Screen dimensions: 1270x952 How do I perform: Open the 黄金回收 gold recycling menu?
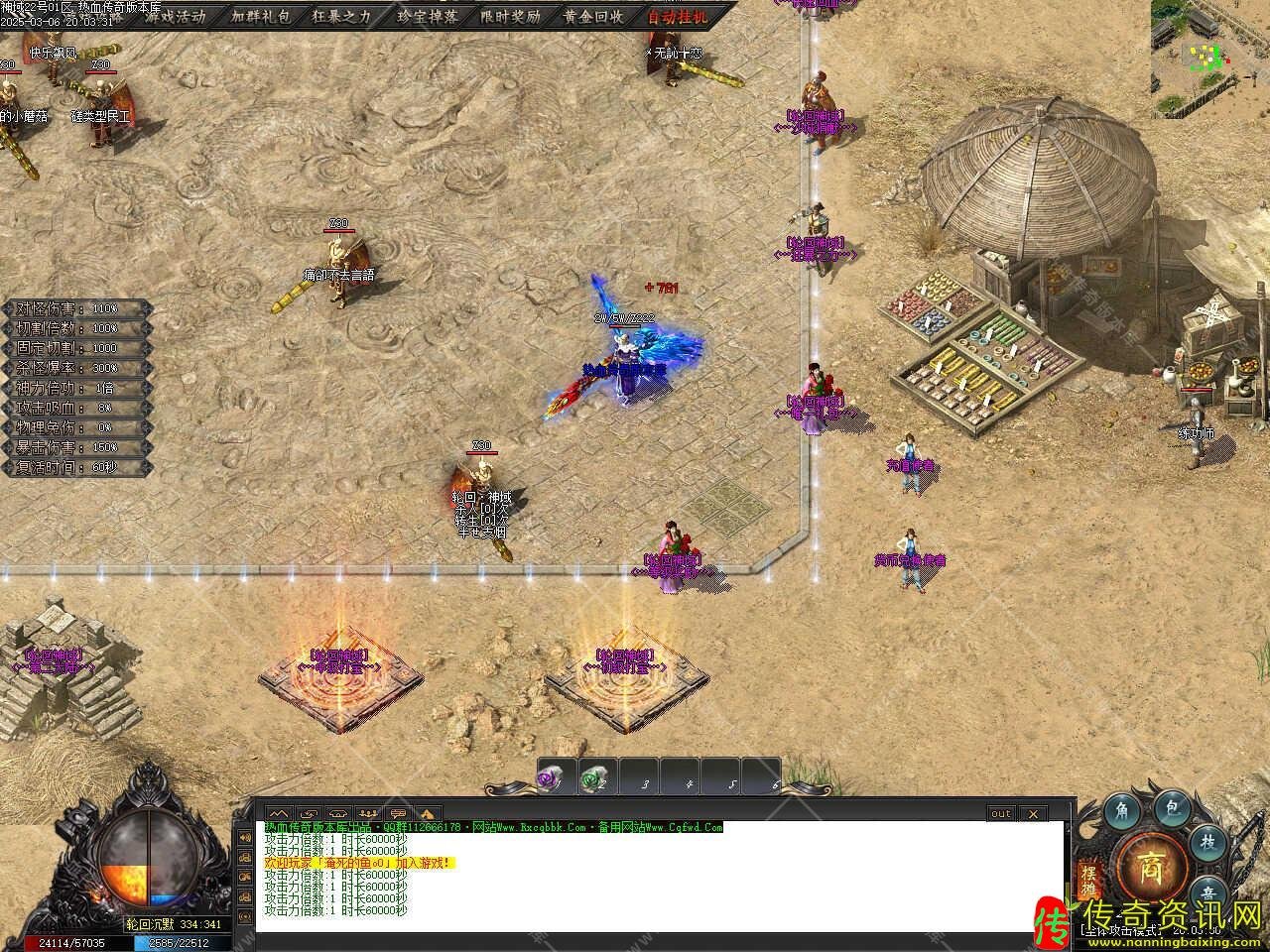593,16
